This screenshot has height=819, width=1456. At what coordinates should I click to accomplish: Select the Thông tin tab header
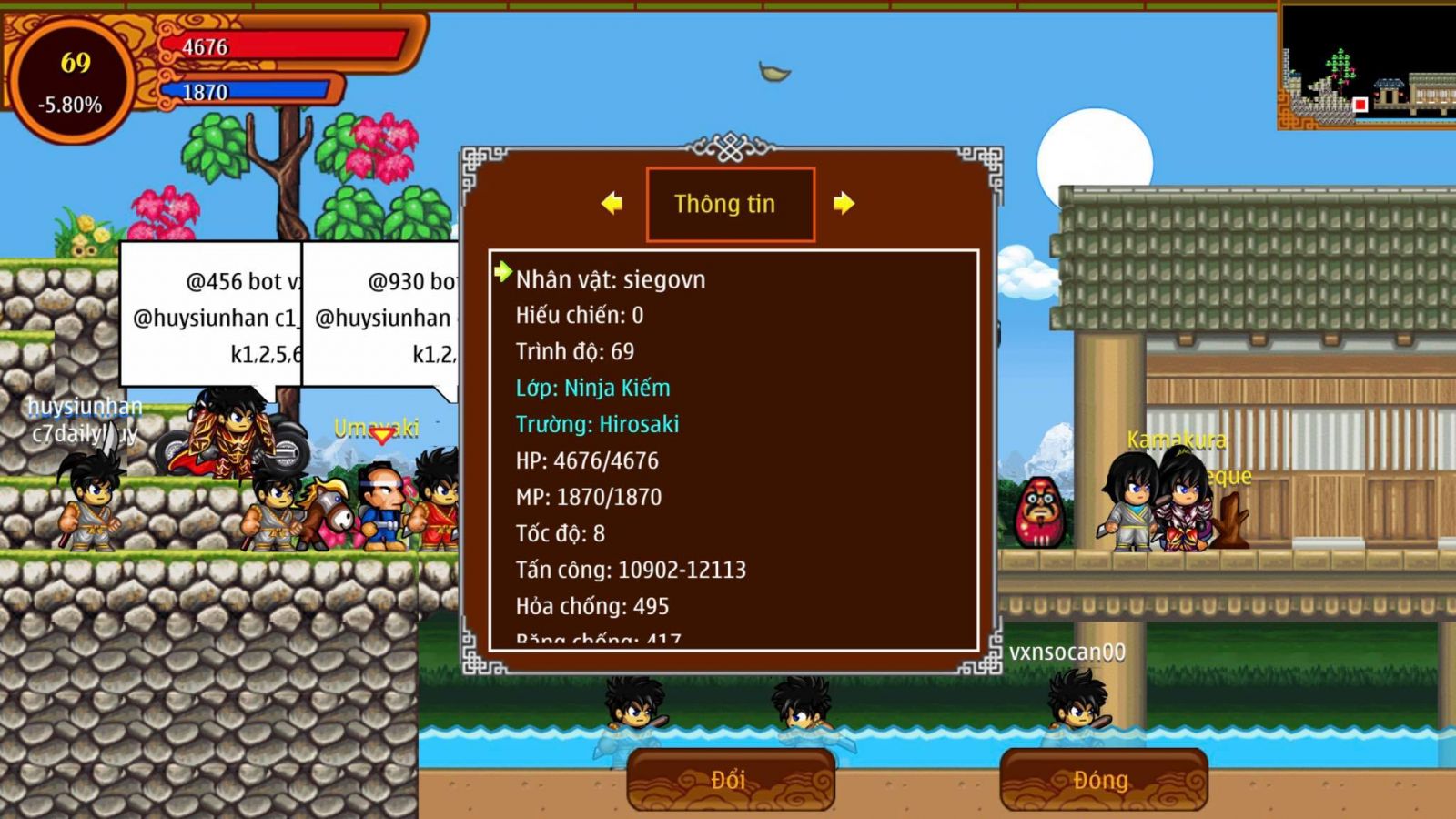(730, 204)
